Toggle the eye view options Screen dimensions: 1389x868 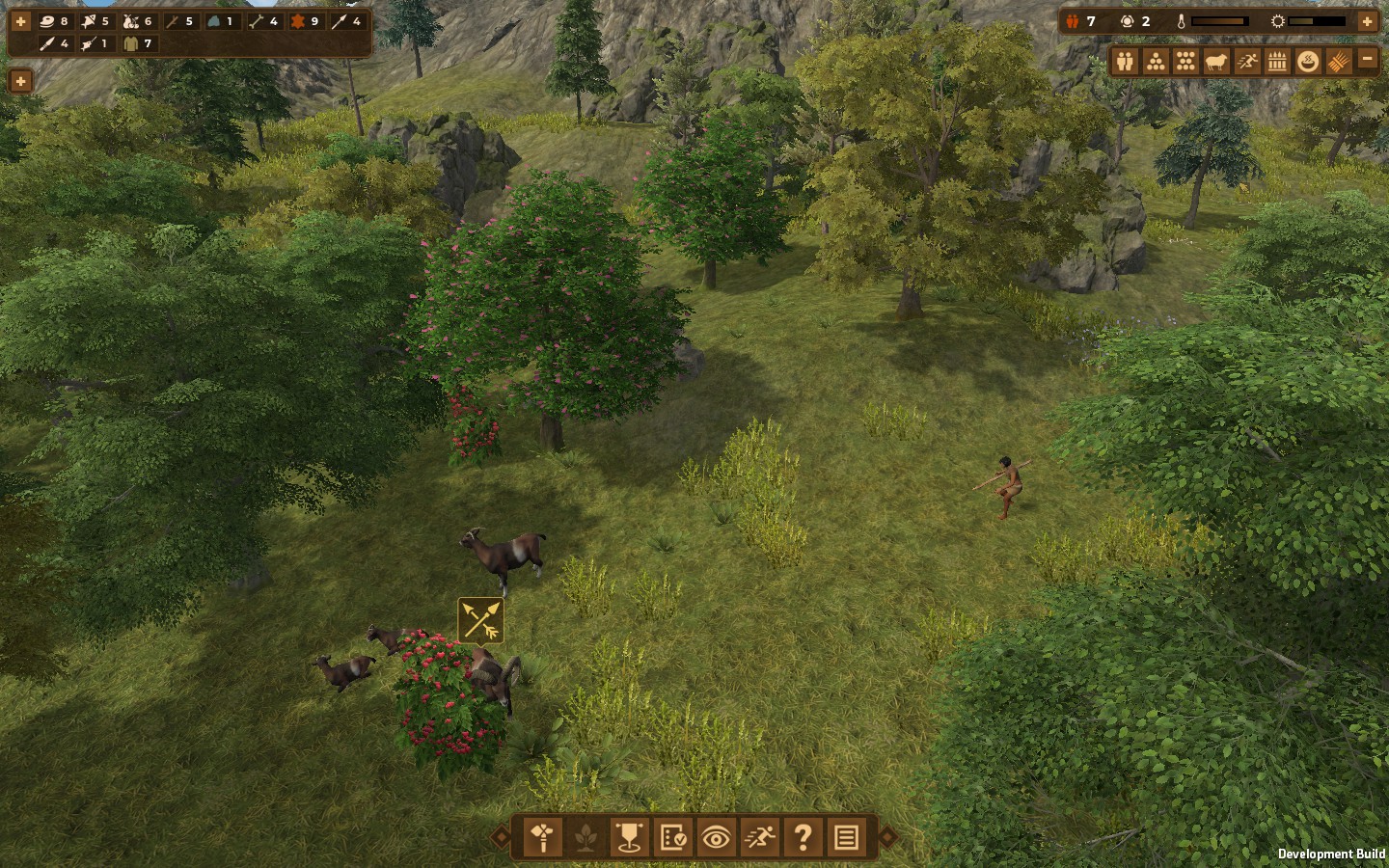coord(716,837)
